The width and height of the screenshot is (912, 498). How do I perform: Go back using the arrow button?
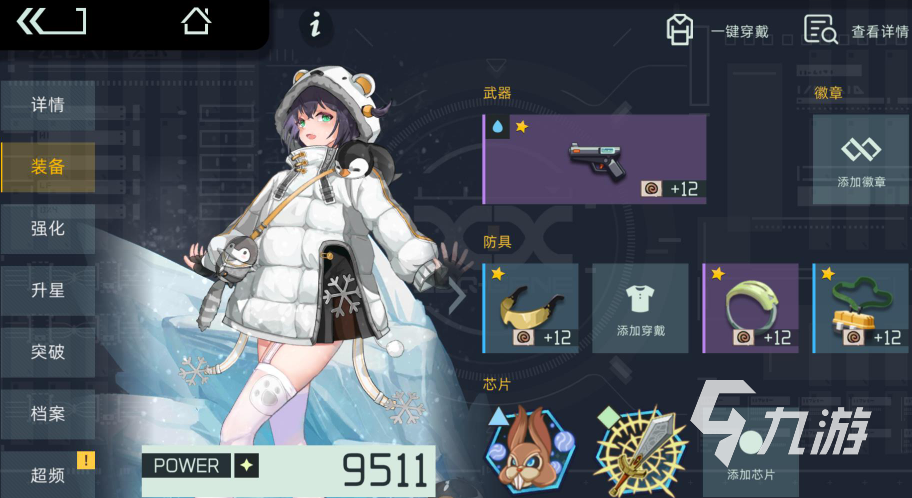click(50, 21)
